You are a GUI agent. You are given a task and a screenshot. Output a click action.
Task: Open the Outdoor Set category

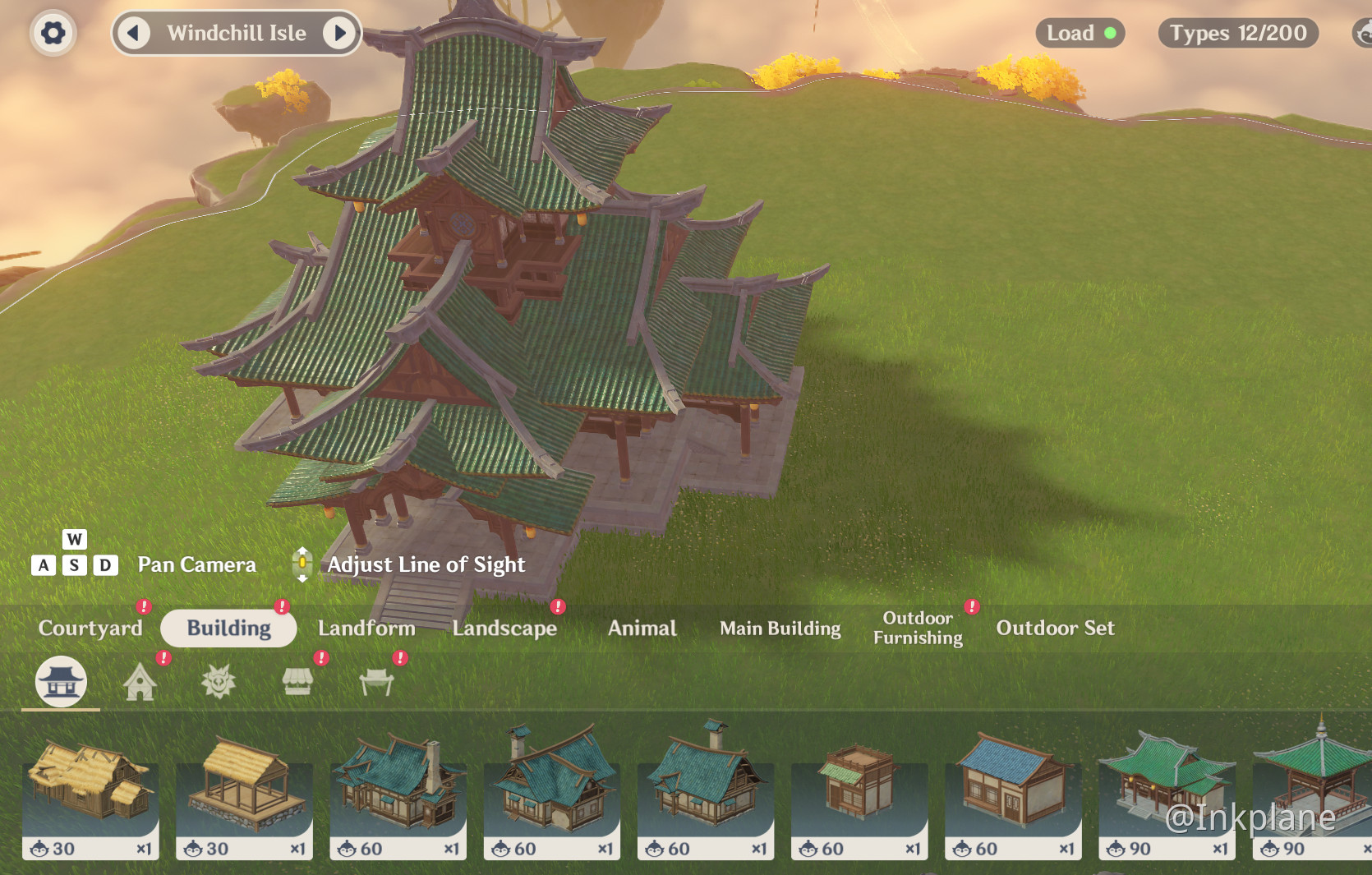[x=1056, y=629]
